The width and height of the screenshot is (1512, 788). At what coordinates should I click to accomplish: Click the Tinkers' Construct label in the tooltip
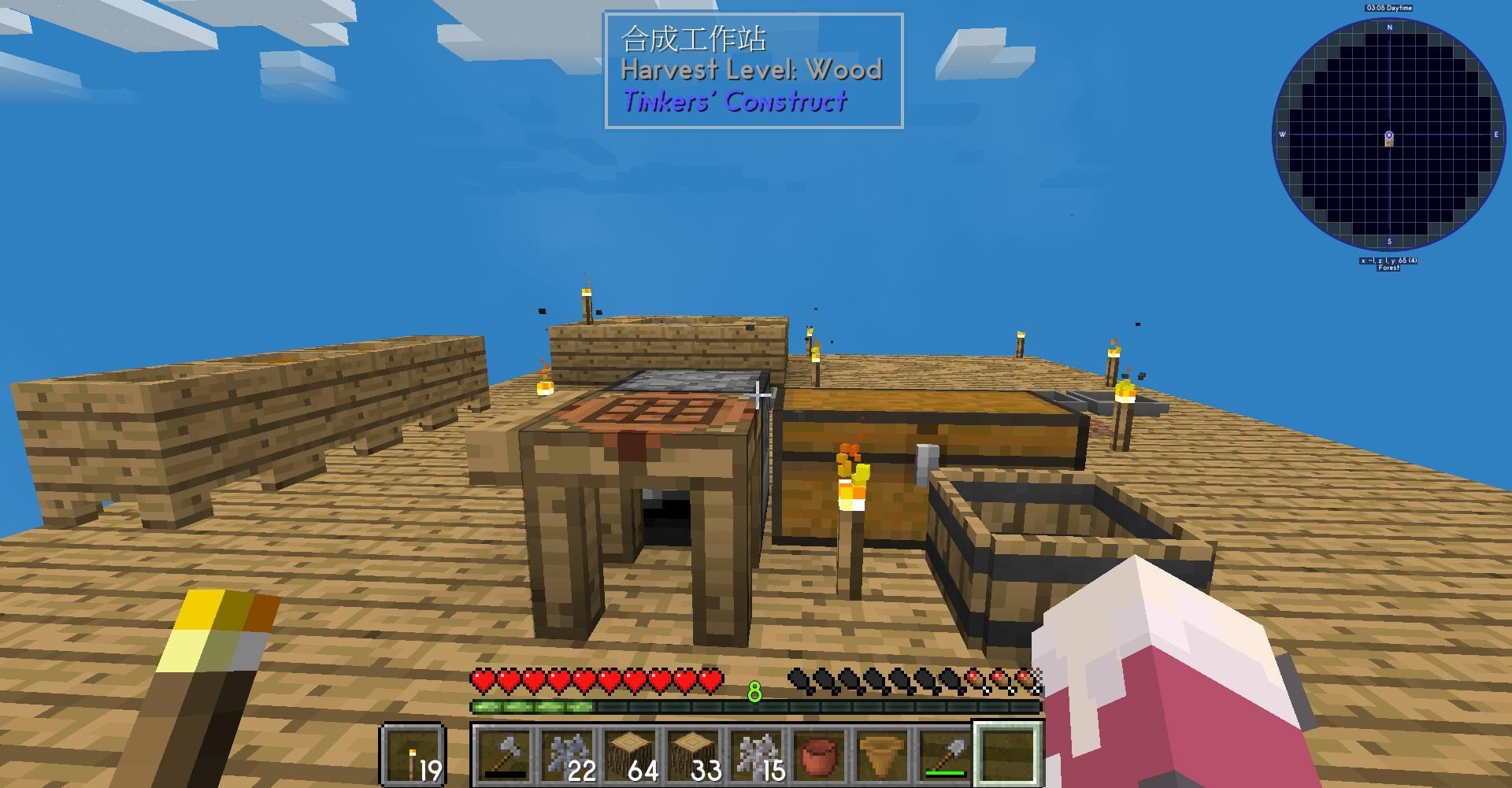735,102
